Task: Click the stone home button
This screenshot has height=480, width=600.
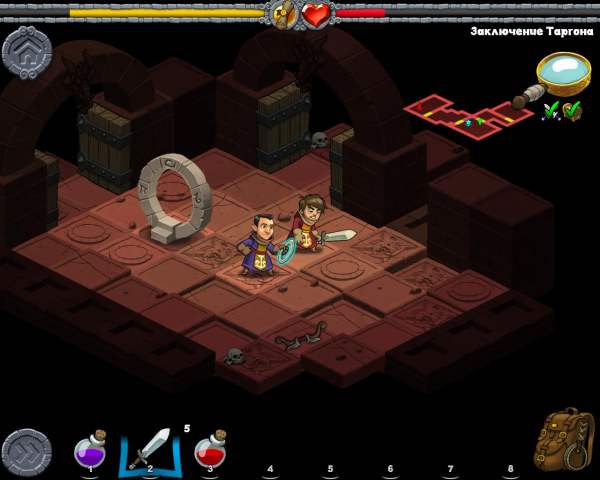Action: [x=27, y=52]
